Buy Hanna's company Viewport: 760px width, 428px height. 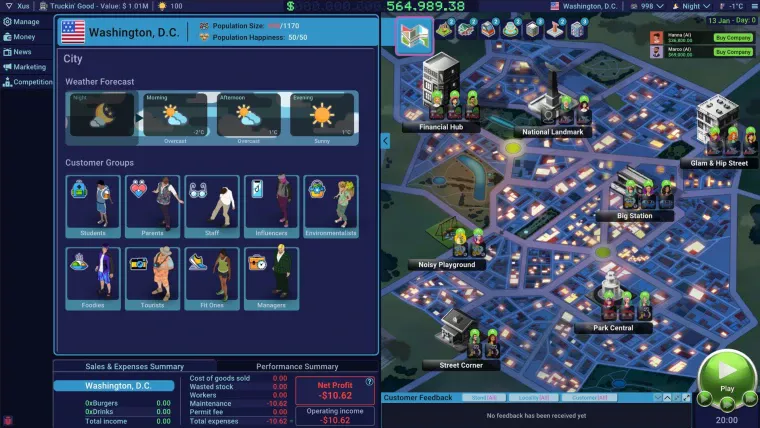point(733,37)
